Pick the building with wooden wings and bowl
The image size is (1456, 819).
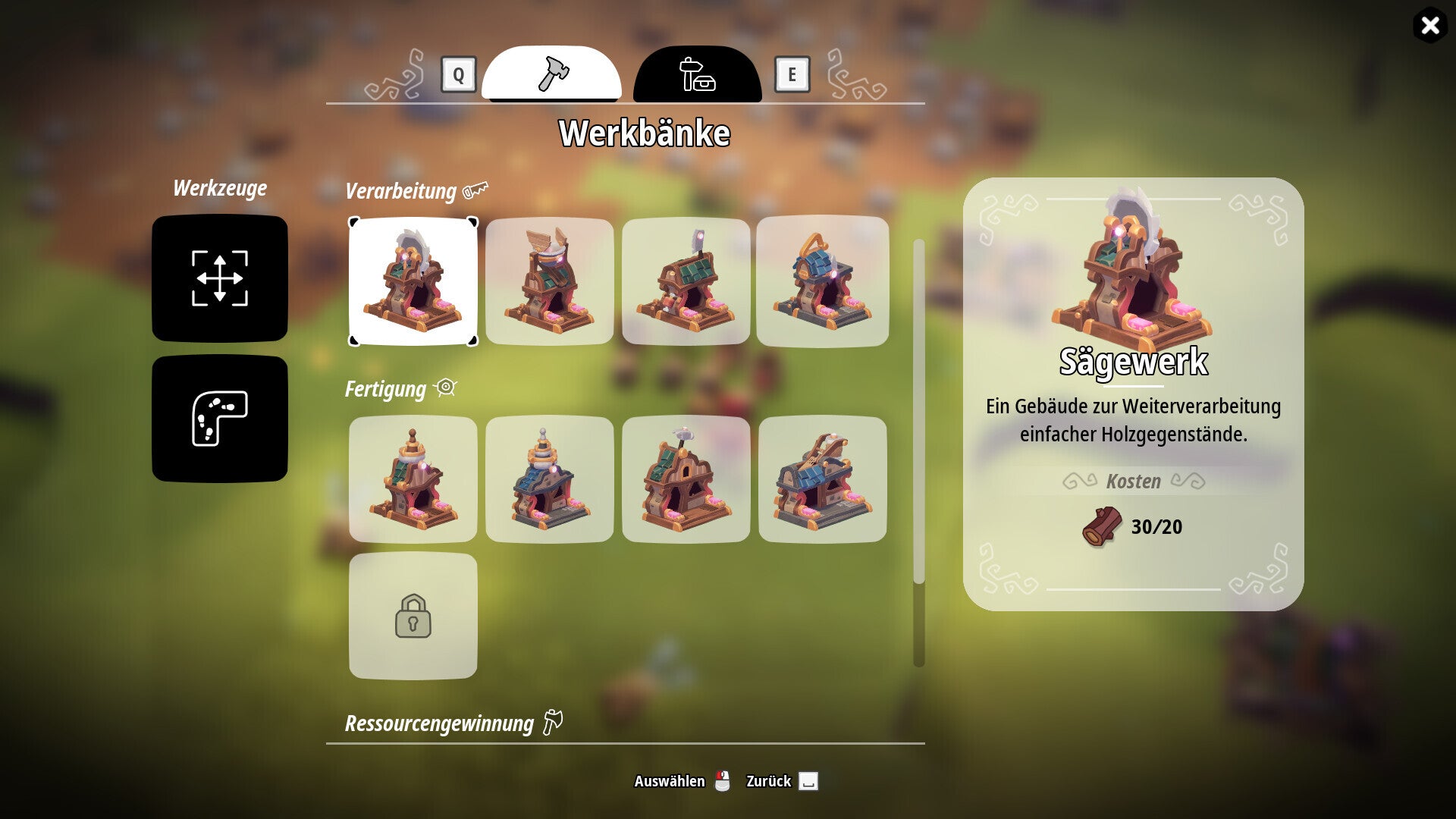pos(550,281)
